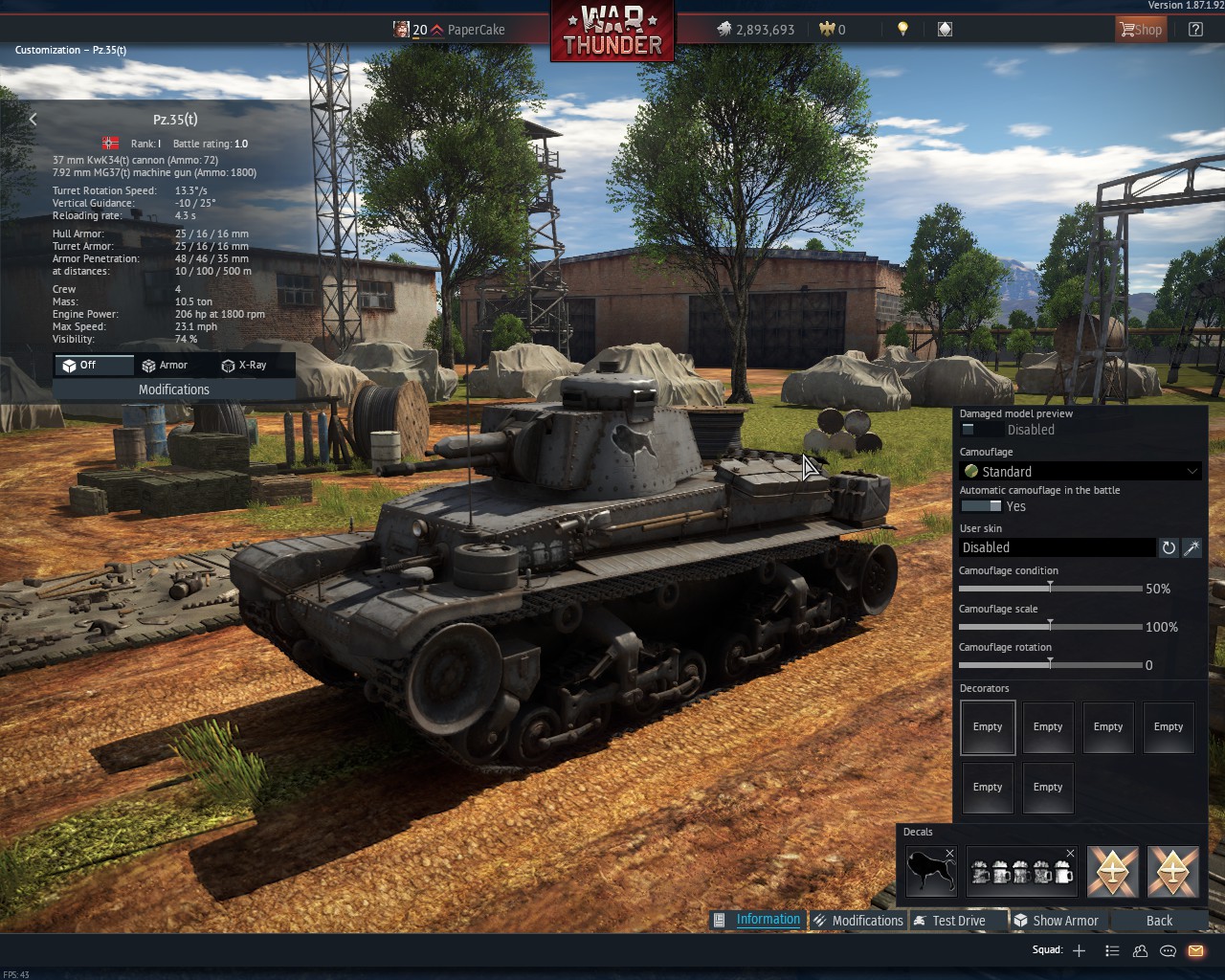Refresh the user skin list
This screenshot has height=980, width=1225.
(x=1169, y=547)
